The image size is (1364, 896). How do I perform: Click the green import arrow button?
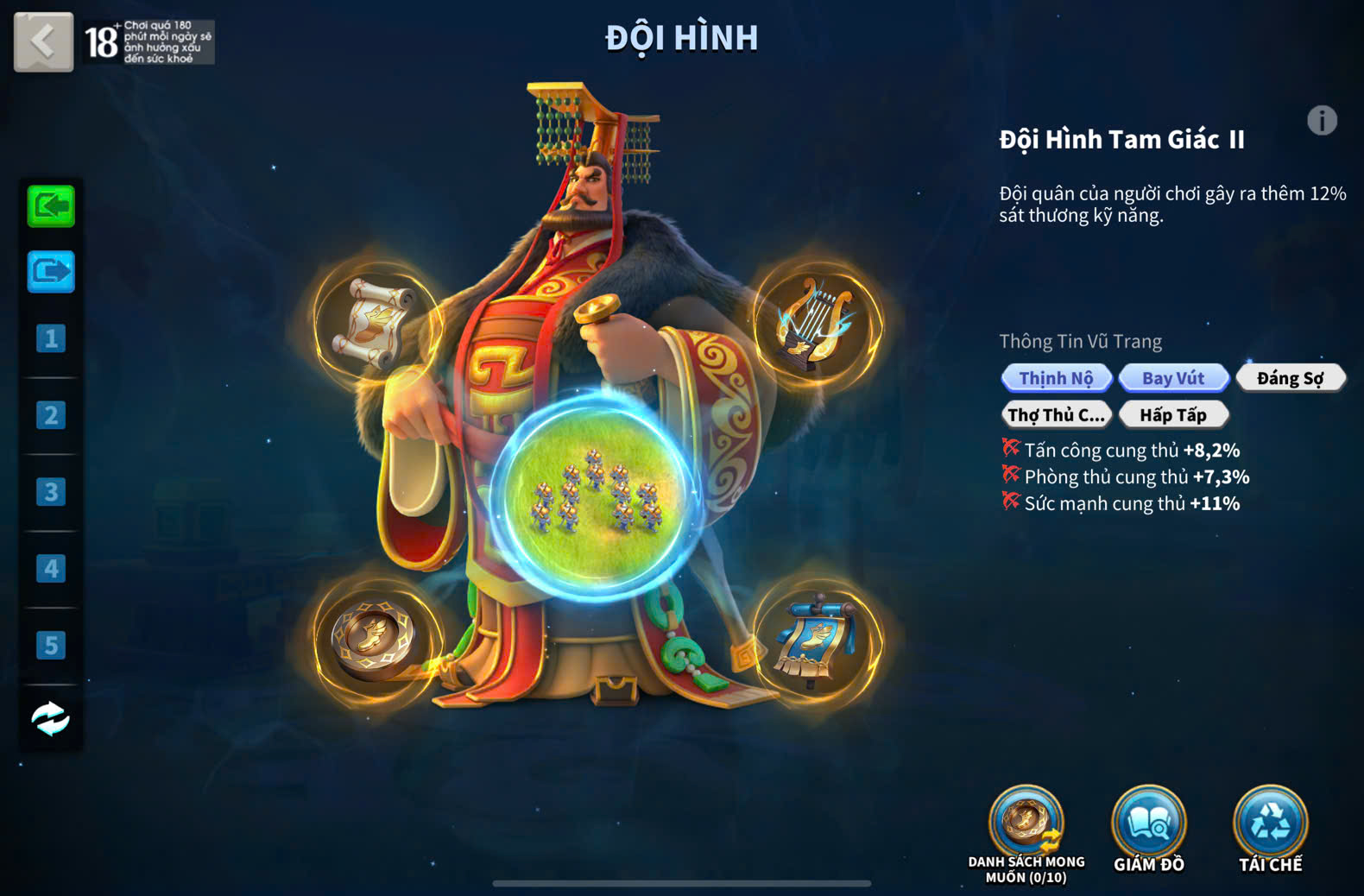pyautogui.click(x=51, y=206)
